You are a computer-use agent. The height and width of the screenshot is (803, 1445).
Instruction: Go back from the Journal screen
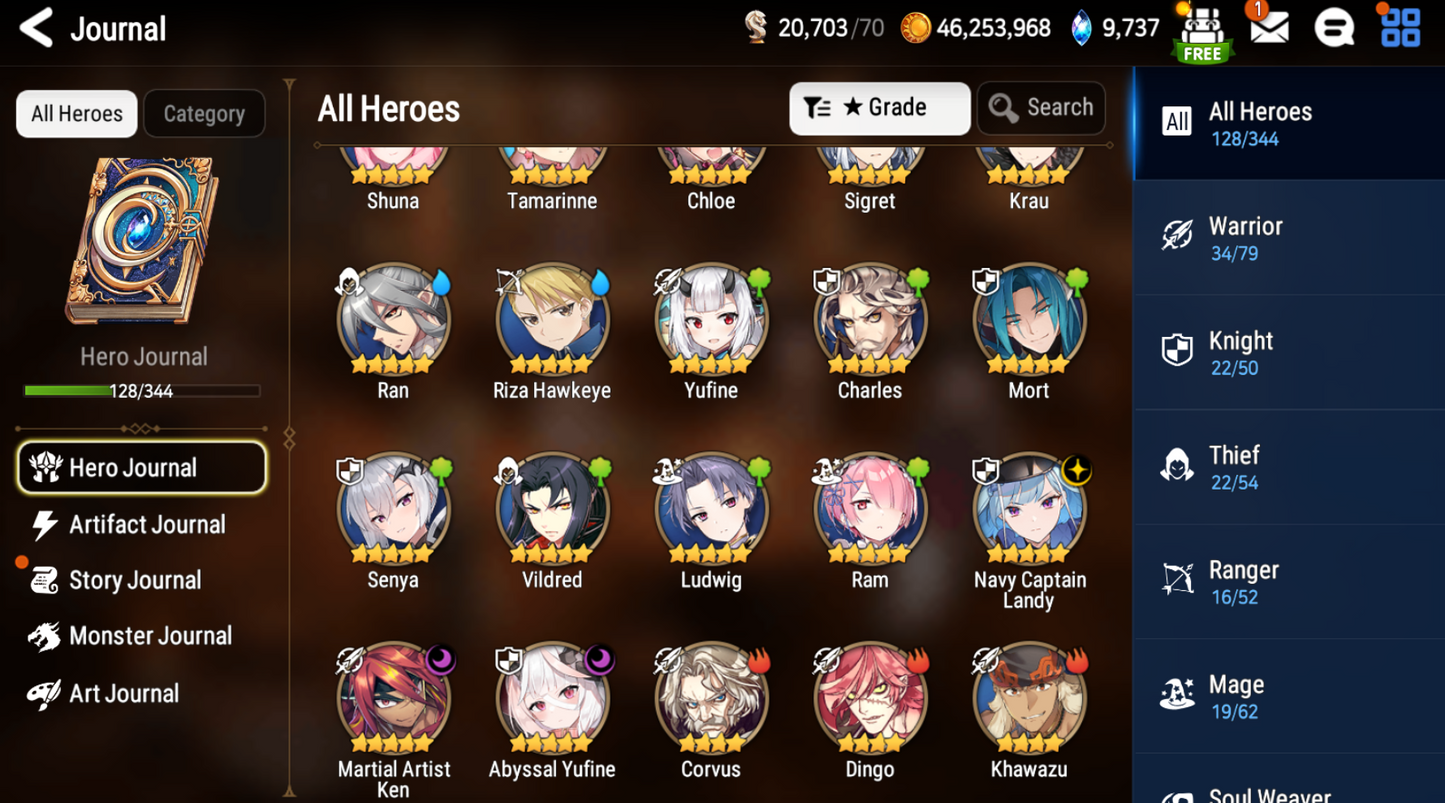tap(37, 28)
